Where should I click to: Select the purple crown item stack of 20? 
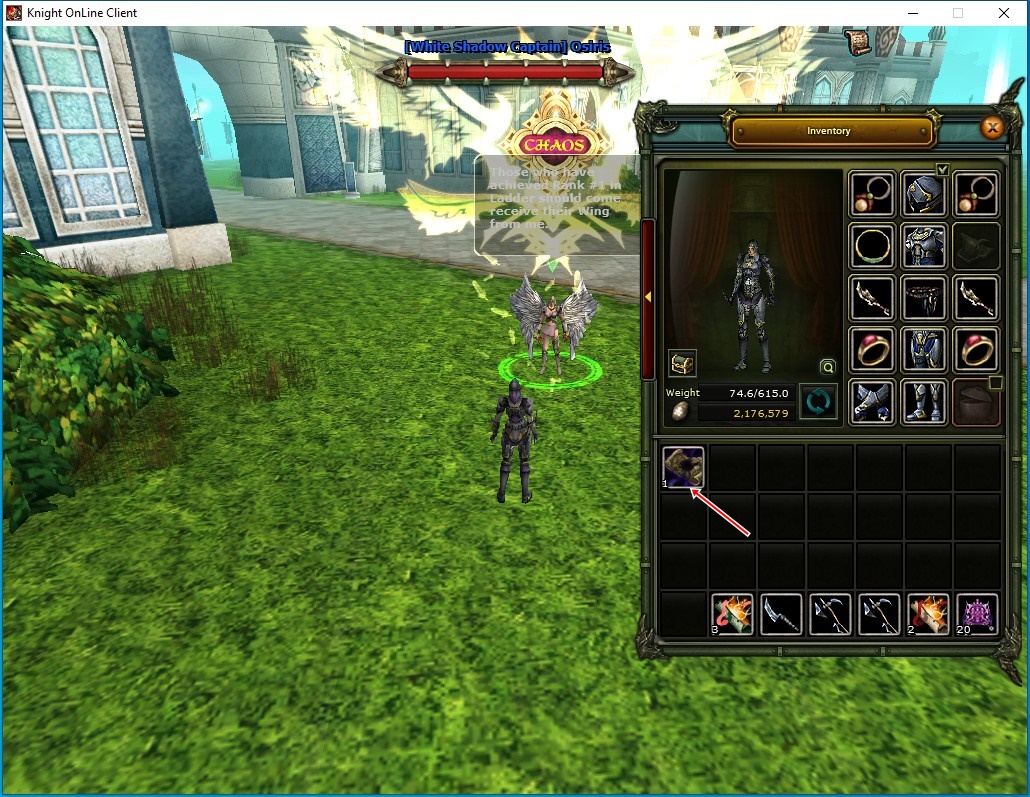pos(977,614)
